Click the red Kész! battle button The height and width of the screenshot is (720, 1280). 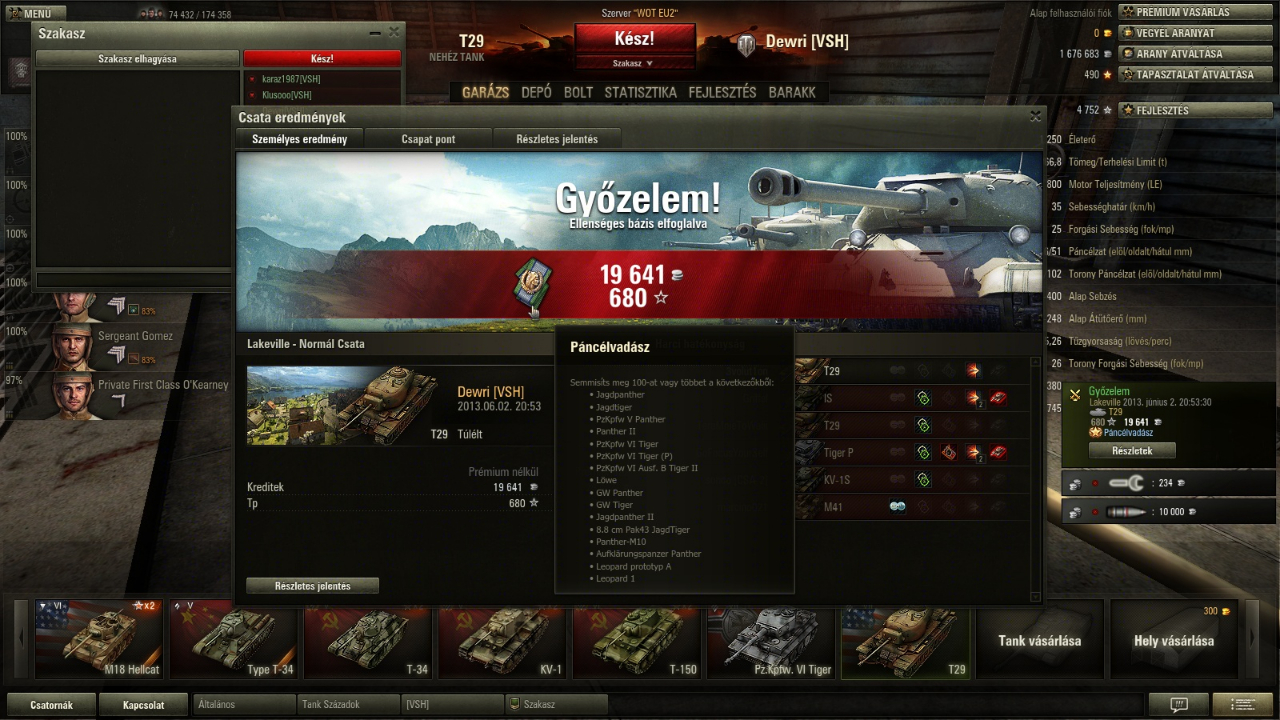[634, 39]
